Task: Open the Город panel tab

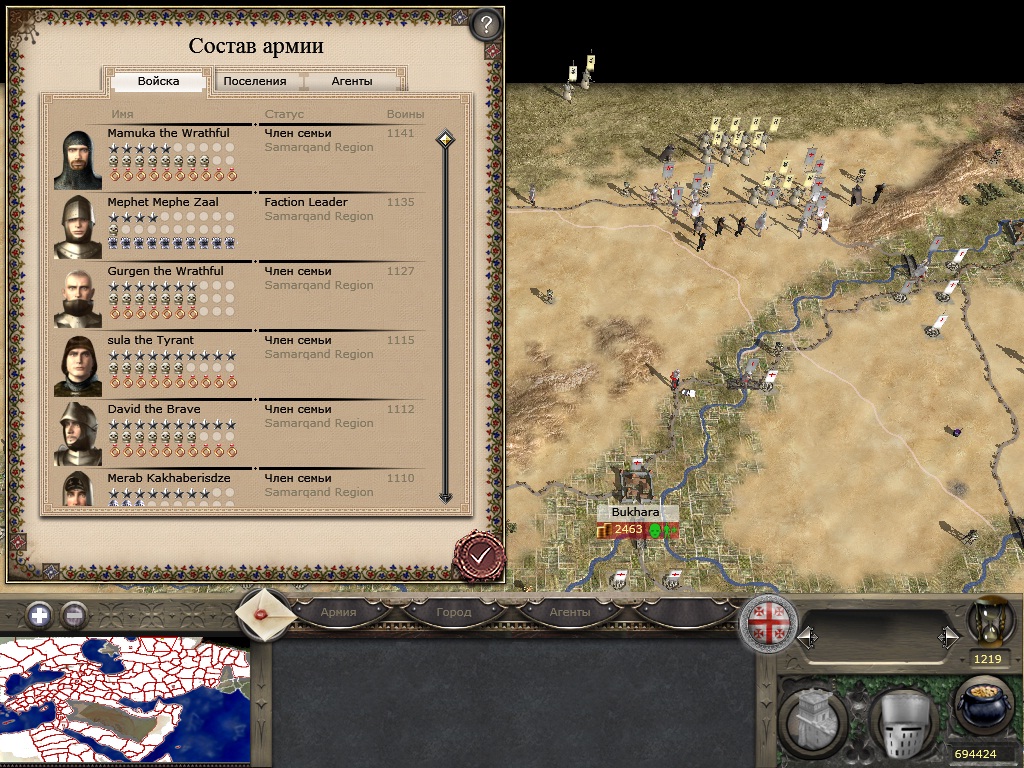Action: point(453,612)
